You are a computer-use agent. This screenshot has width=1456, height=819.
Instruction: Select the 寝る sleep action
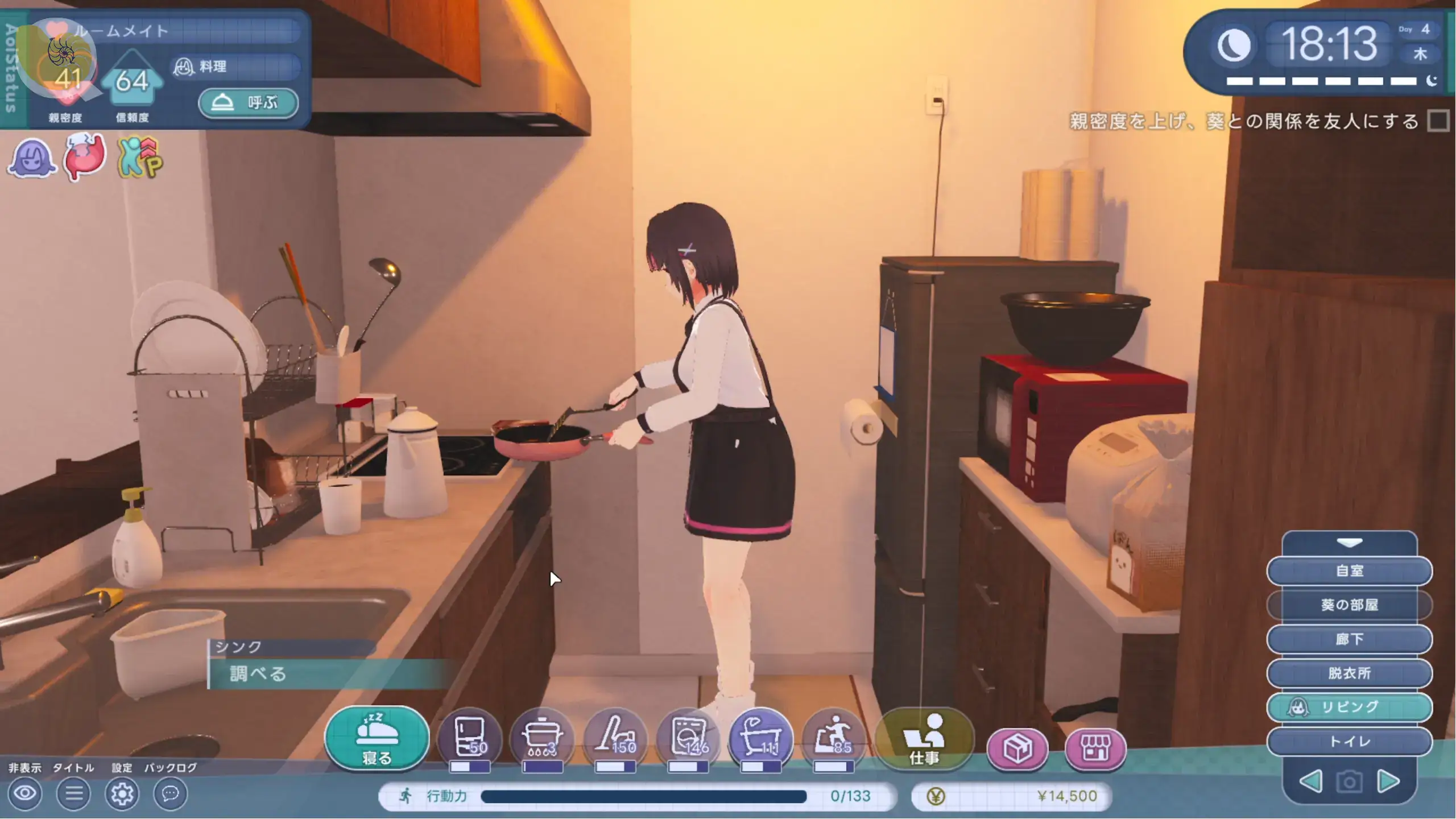(377, 739)
